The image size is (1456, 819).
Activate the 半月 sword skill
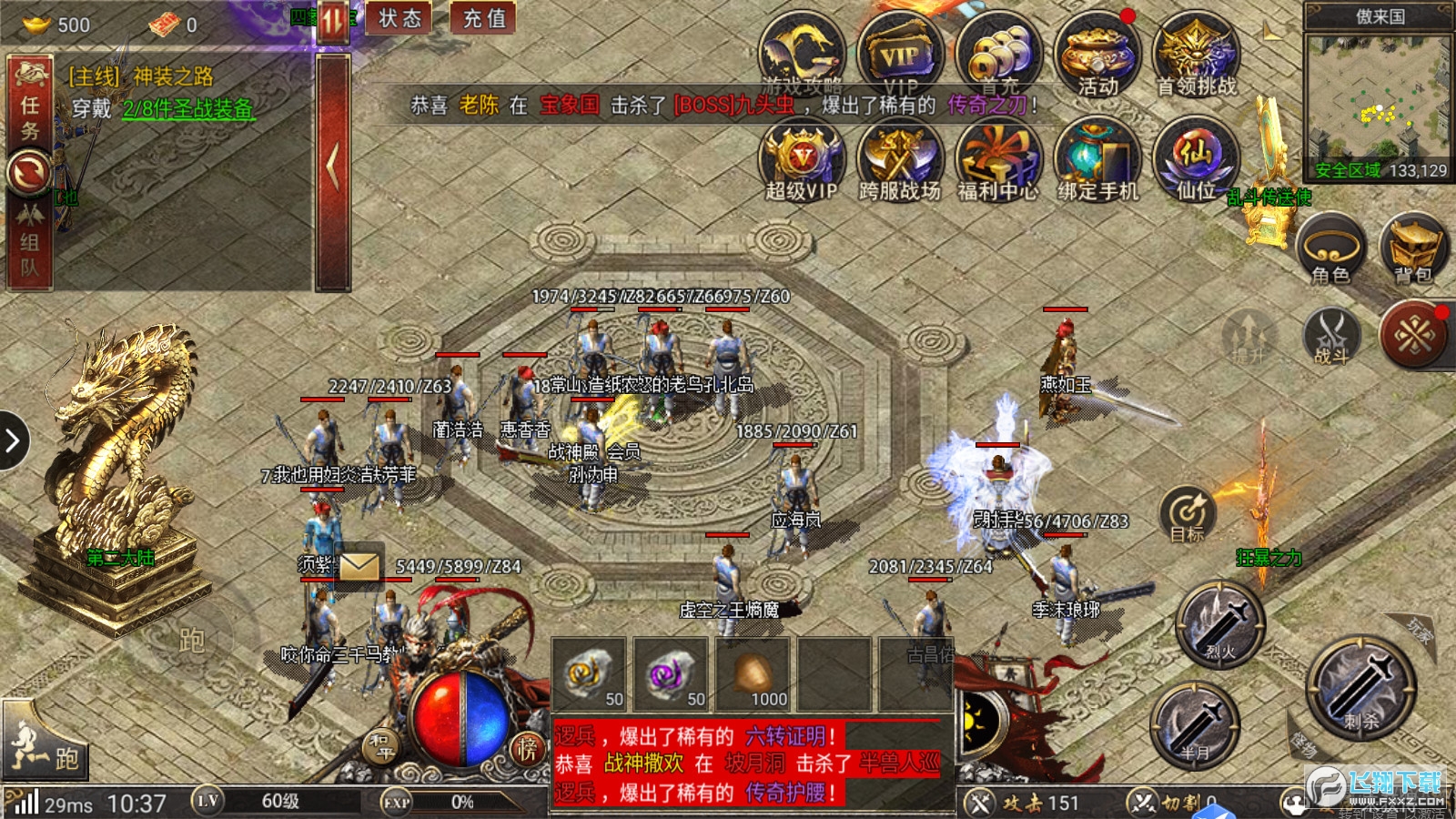[x=1195, y=725]
